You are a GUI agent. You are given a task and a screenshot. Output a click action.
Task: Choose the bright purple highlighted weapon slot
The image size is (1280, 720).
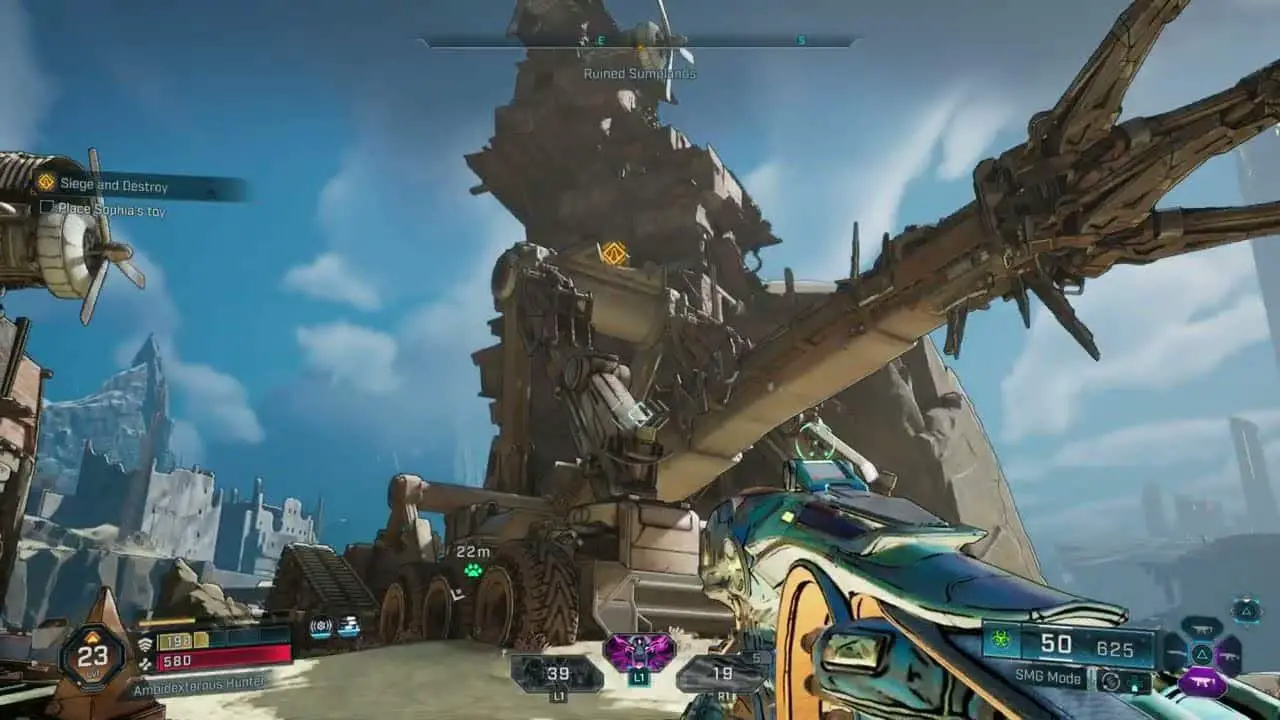(1202, 683)
